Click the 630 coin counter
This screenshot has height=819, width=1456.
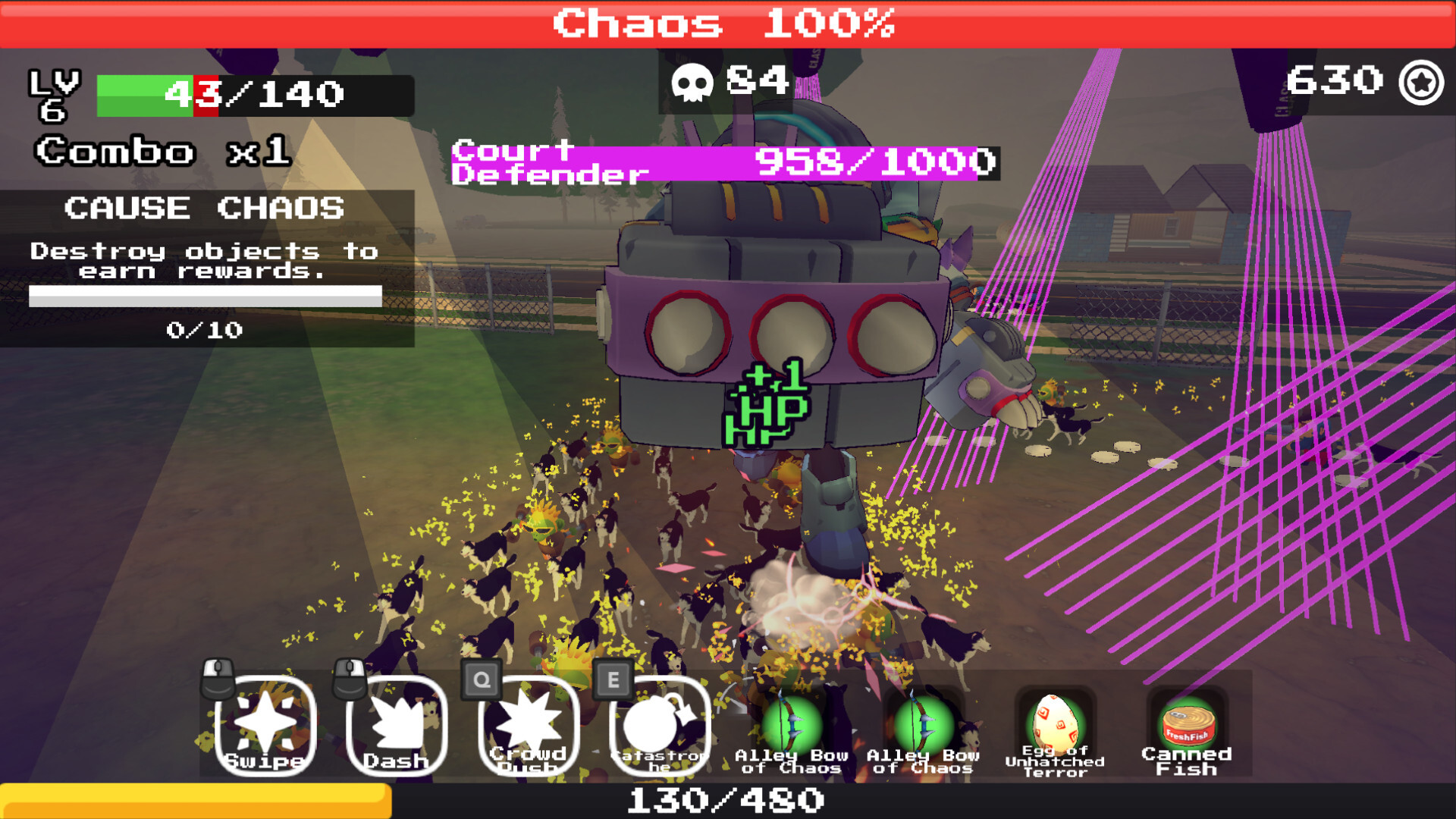[1337, 80]
